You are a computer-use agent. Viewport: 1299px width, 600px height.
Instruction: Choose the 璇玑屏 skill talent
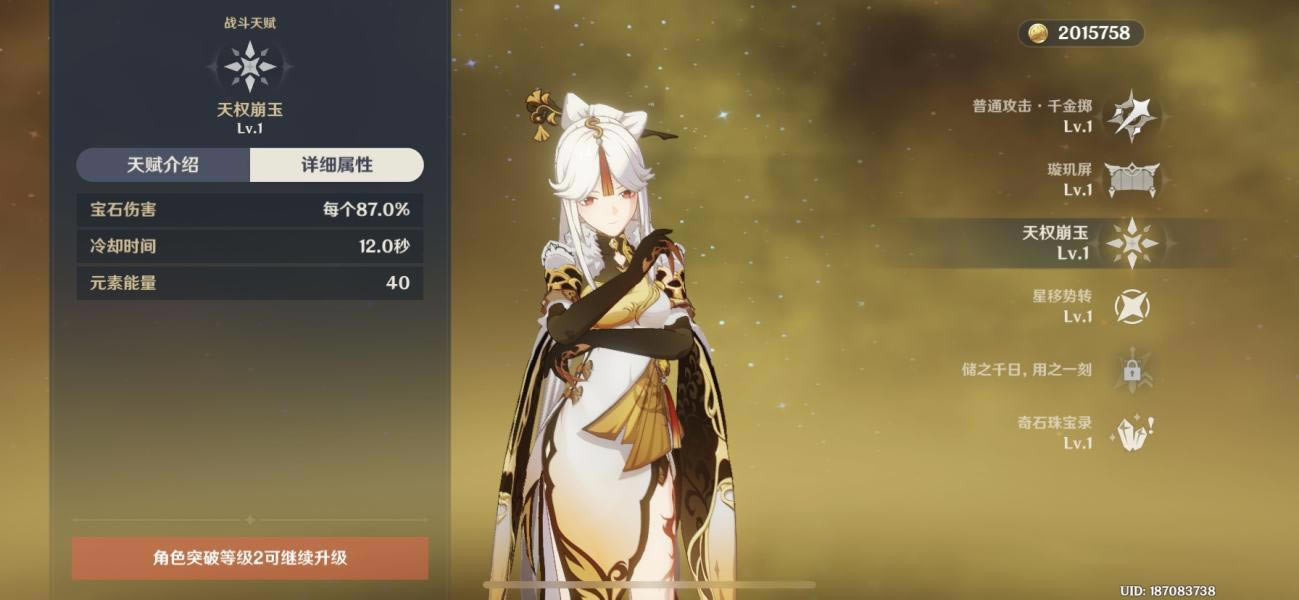1131,180
